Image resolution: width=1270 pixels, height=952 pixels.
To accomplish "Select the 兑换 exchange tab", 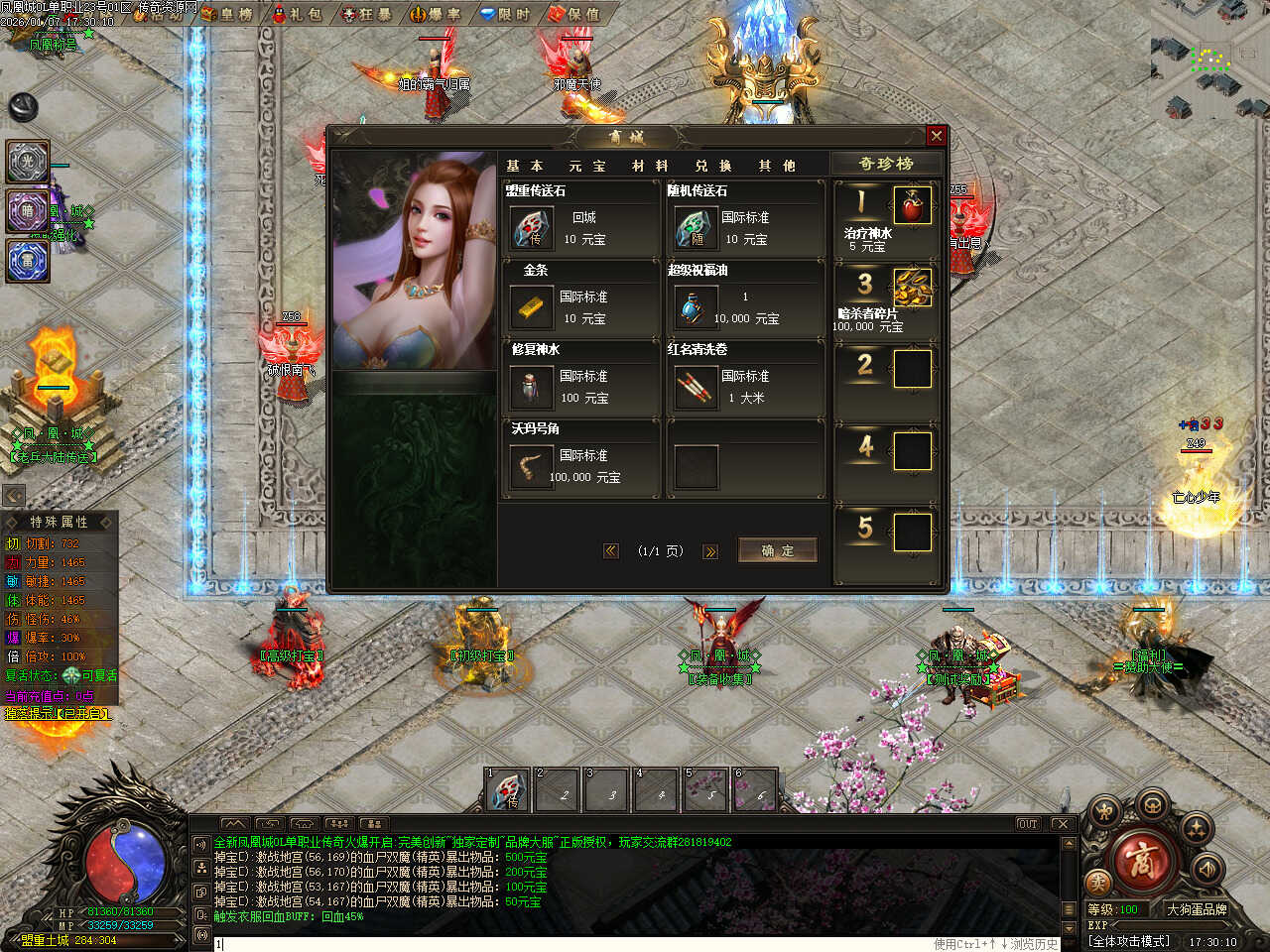I will click(713, 166).
